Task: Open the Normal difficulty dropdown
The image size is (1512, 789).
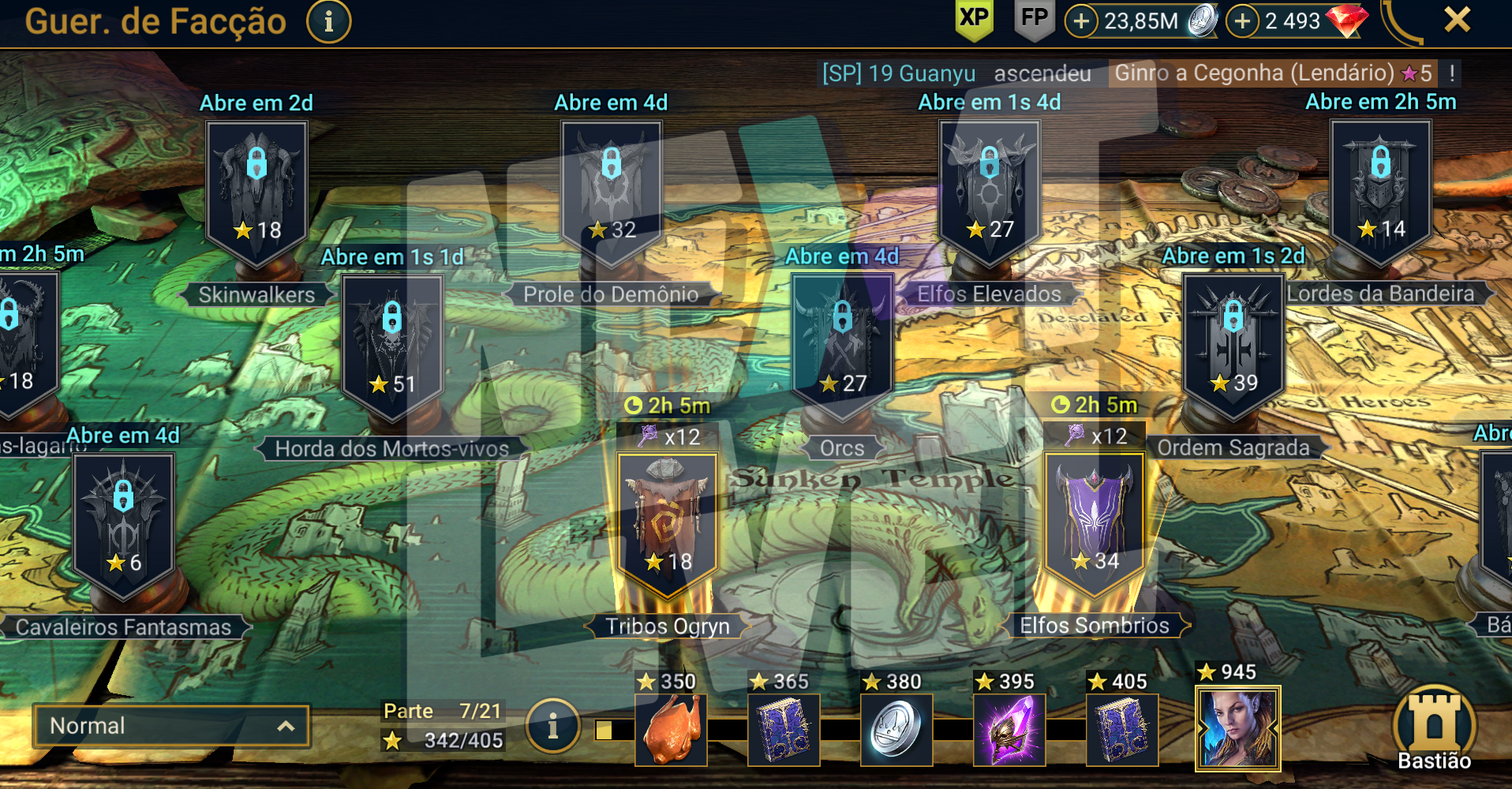Action: pyautogui.click(x=171, y=726)
